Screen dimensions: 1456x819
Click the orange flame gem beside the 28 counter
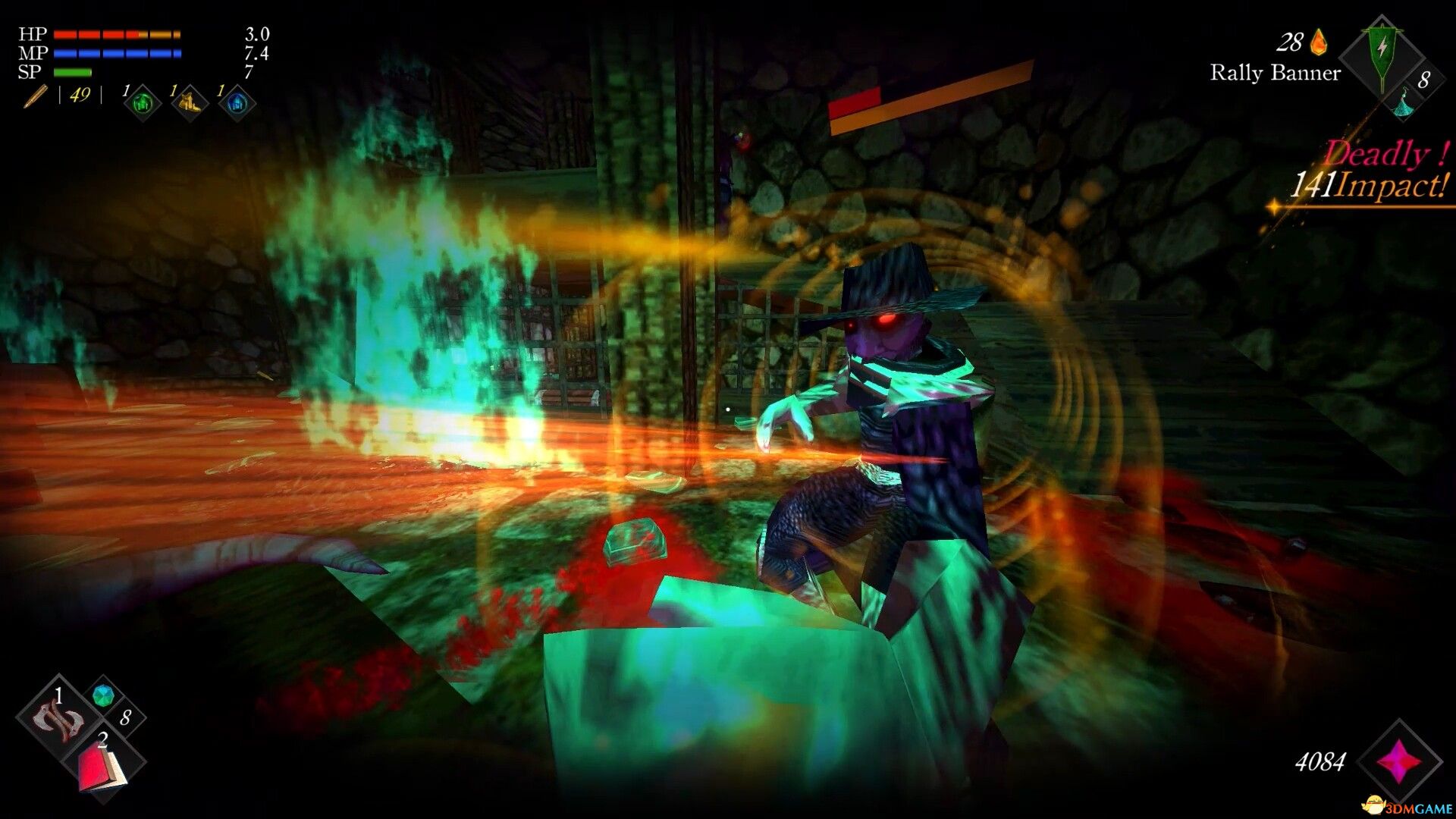[1319, 42]
